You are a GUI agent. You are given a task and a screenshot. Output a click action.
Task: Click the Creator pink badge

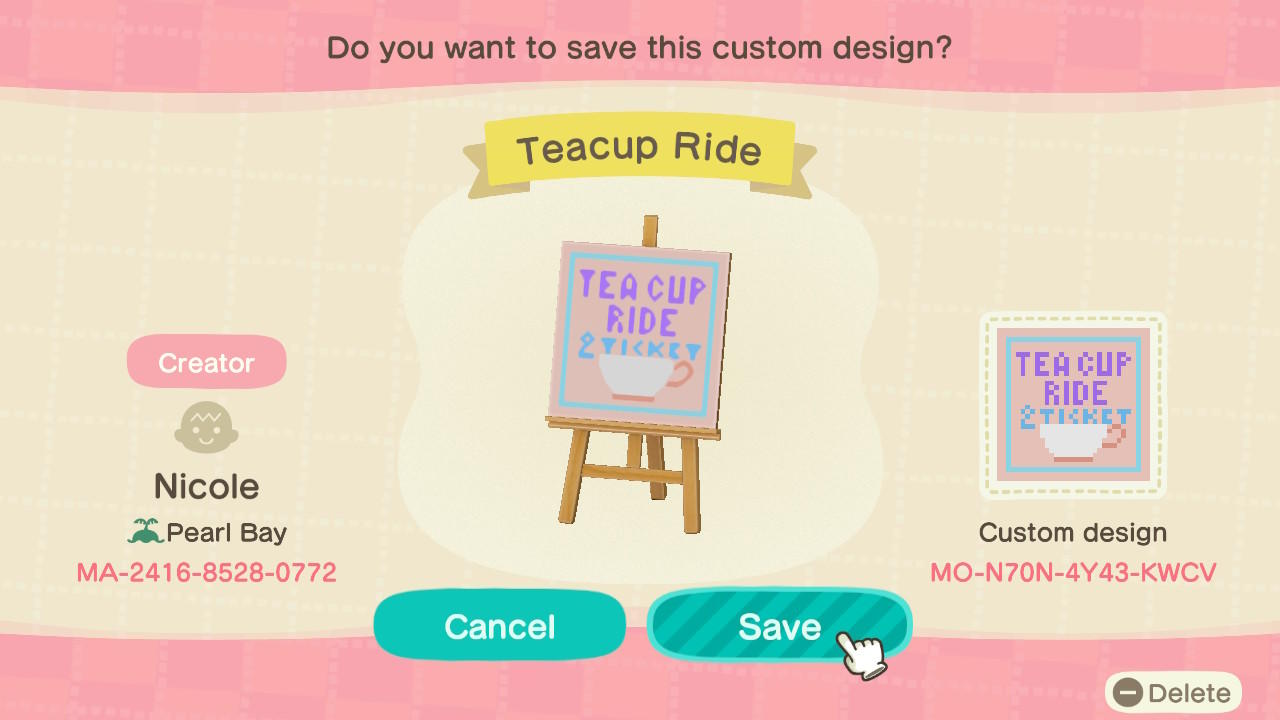point(206,361)
